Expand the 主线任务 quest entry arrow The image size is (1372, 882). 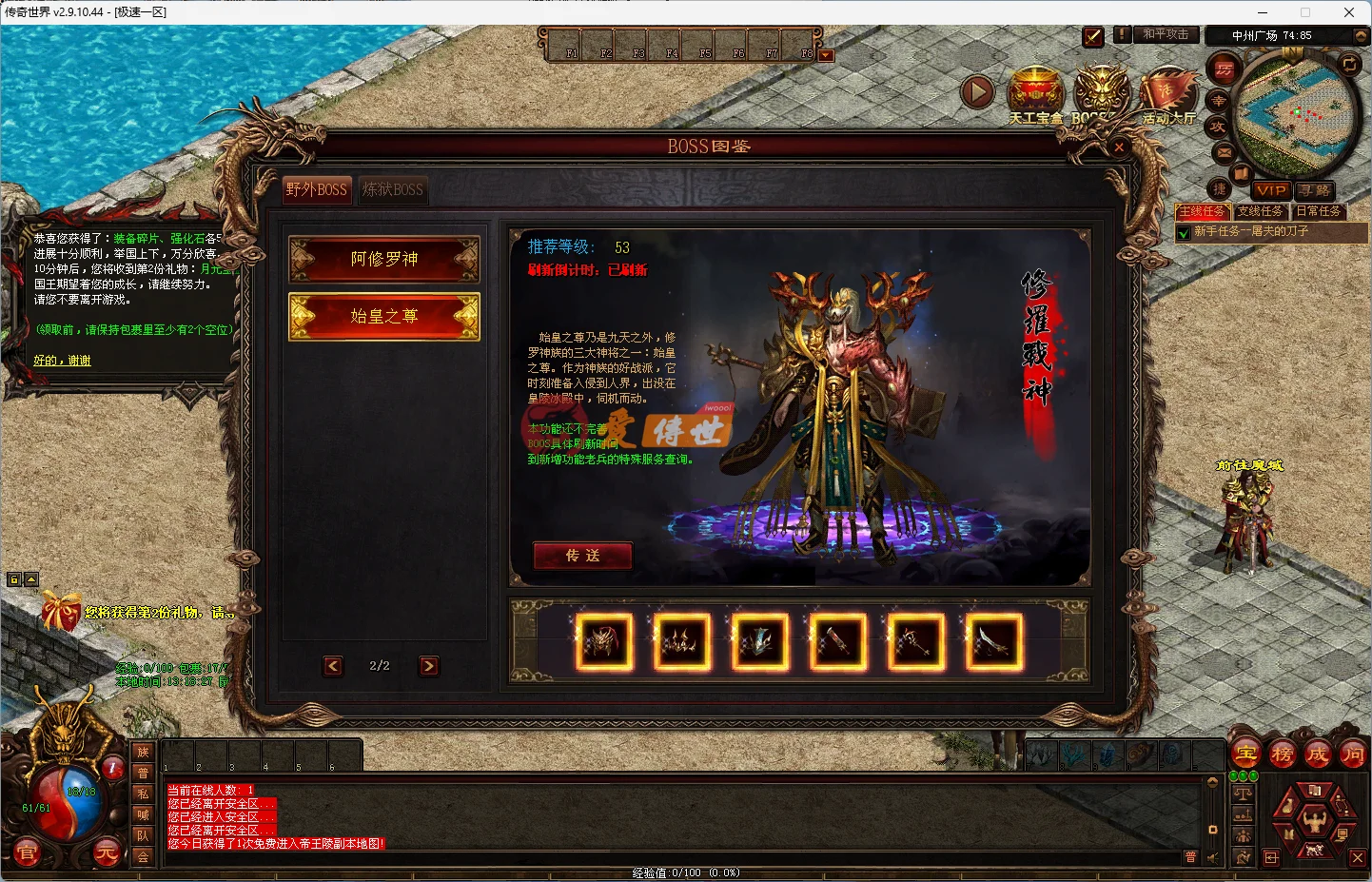[x=1183, y=231]
